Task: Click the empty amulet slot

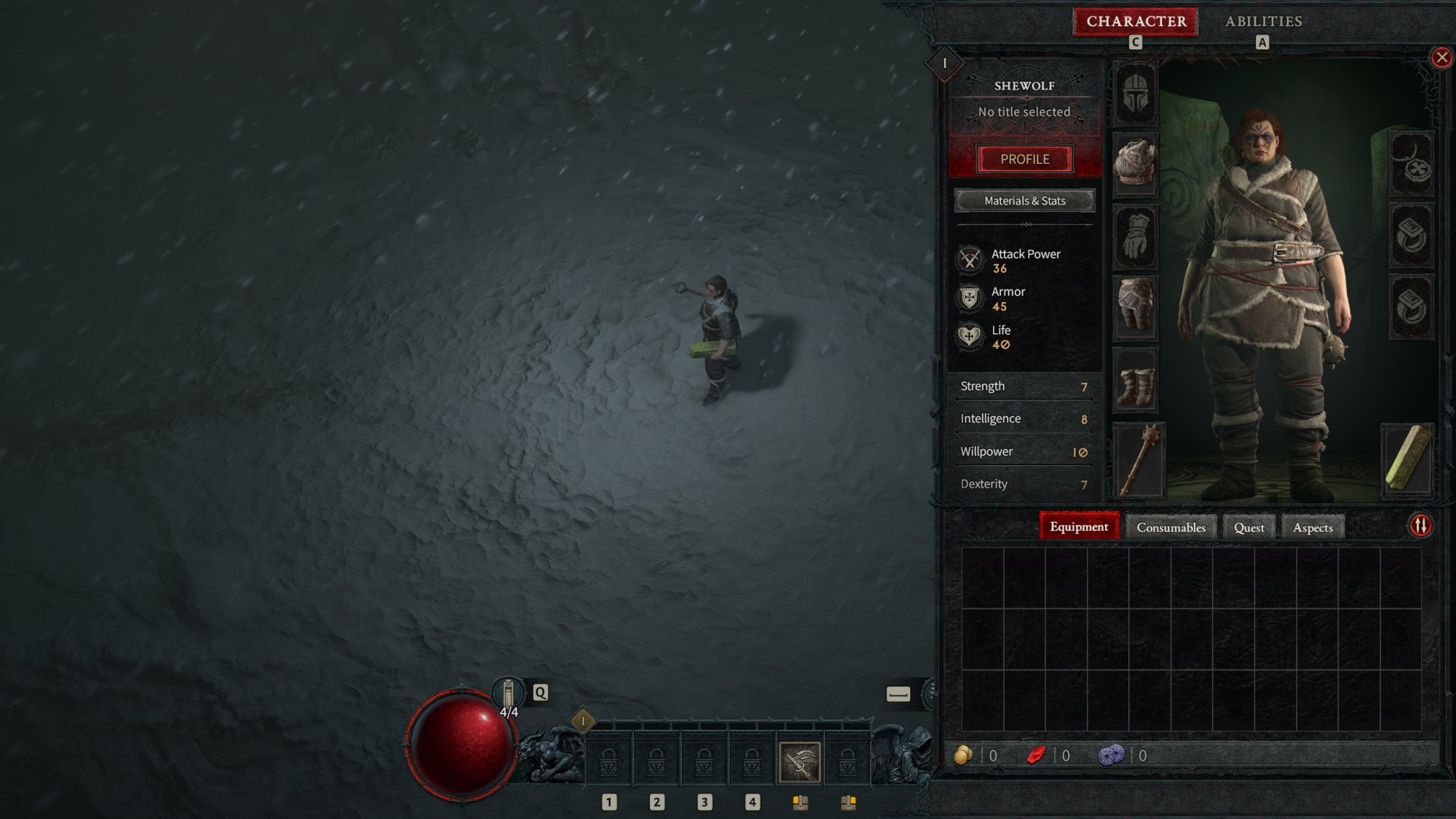Action: coord(1412,164)
